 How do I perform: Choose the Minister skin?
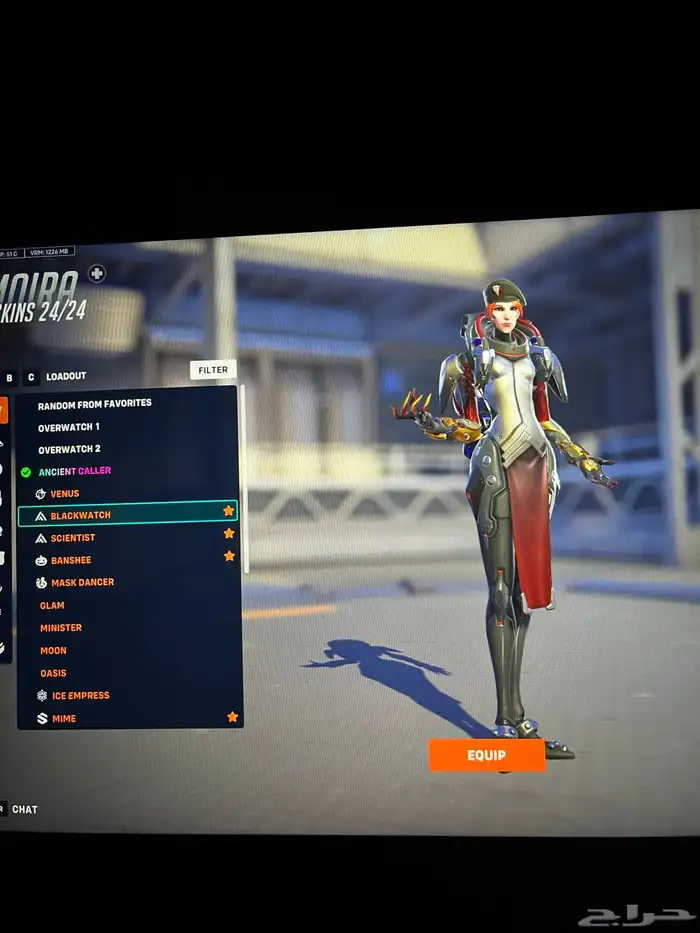61,628
